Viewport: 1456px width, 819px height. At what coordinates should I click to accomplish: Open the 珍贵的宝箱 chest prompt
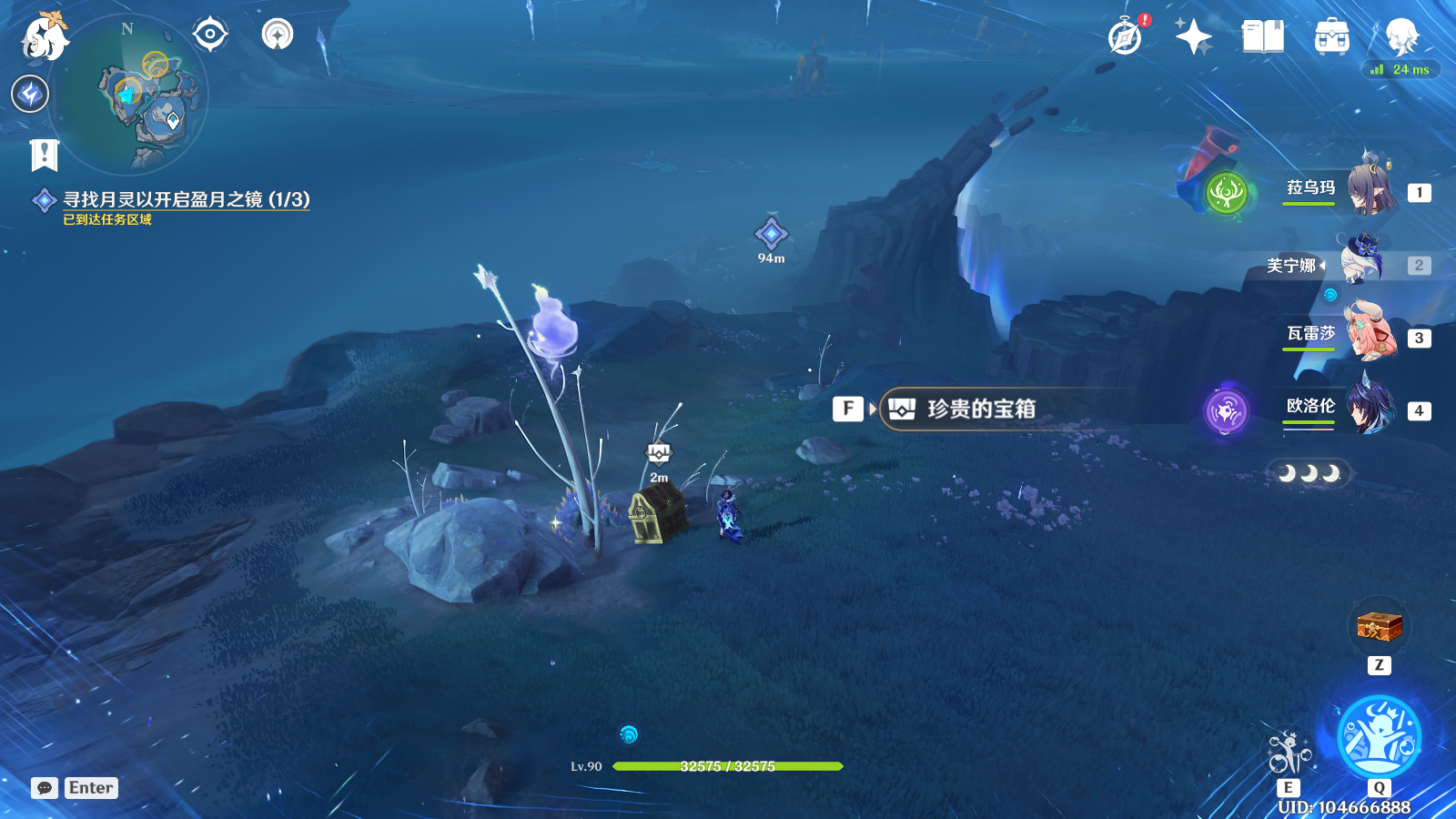[x=980, y=409]
